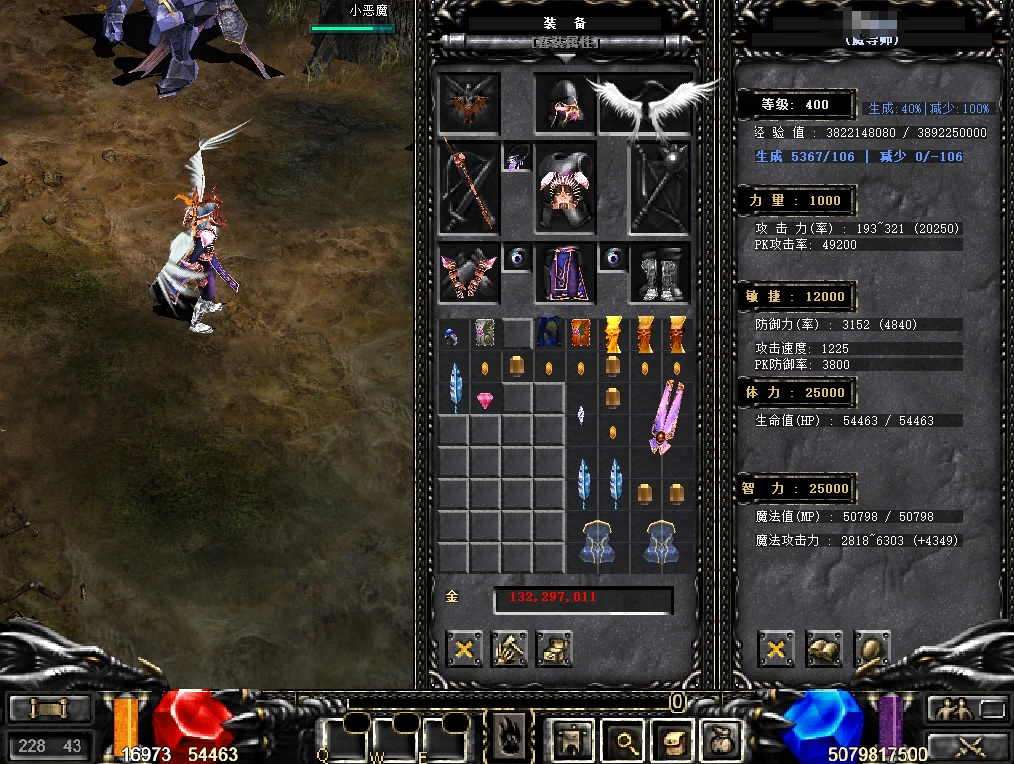Open the repair hammer button

click(x=509, y=649)
